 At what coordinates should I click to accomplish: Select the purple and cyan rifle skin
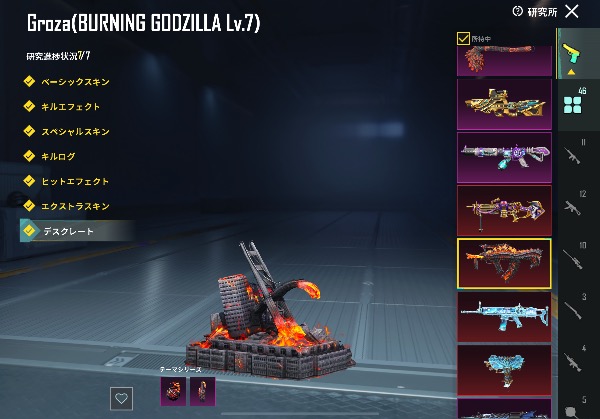(x=504, y=158)
